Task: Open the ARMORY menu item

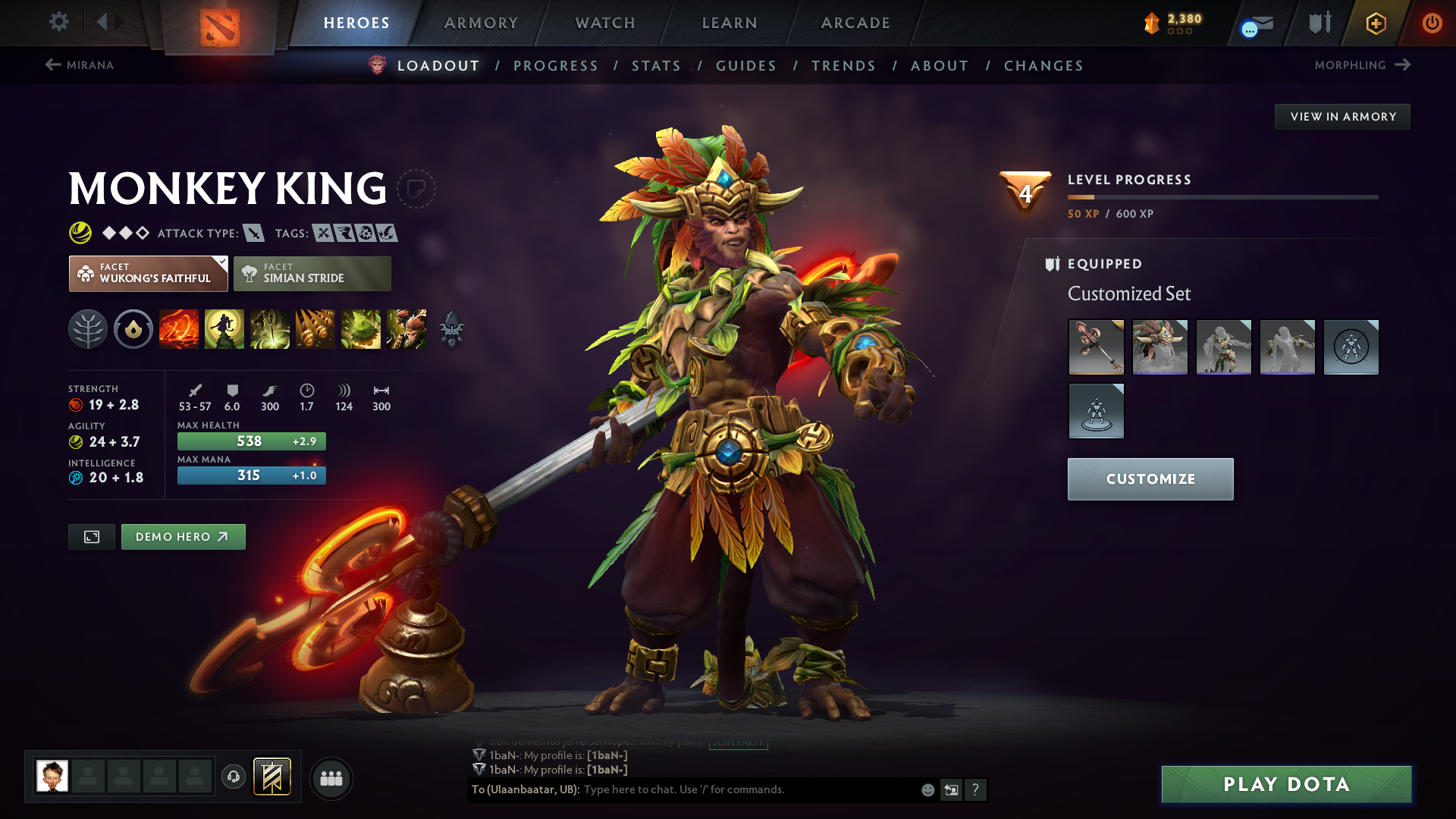Action: coord(481,23)
